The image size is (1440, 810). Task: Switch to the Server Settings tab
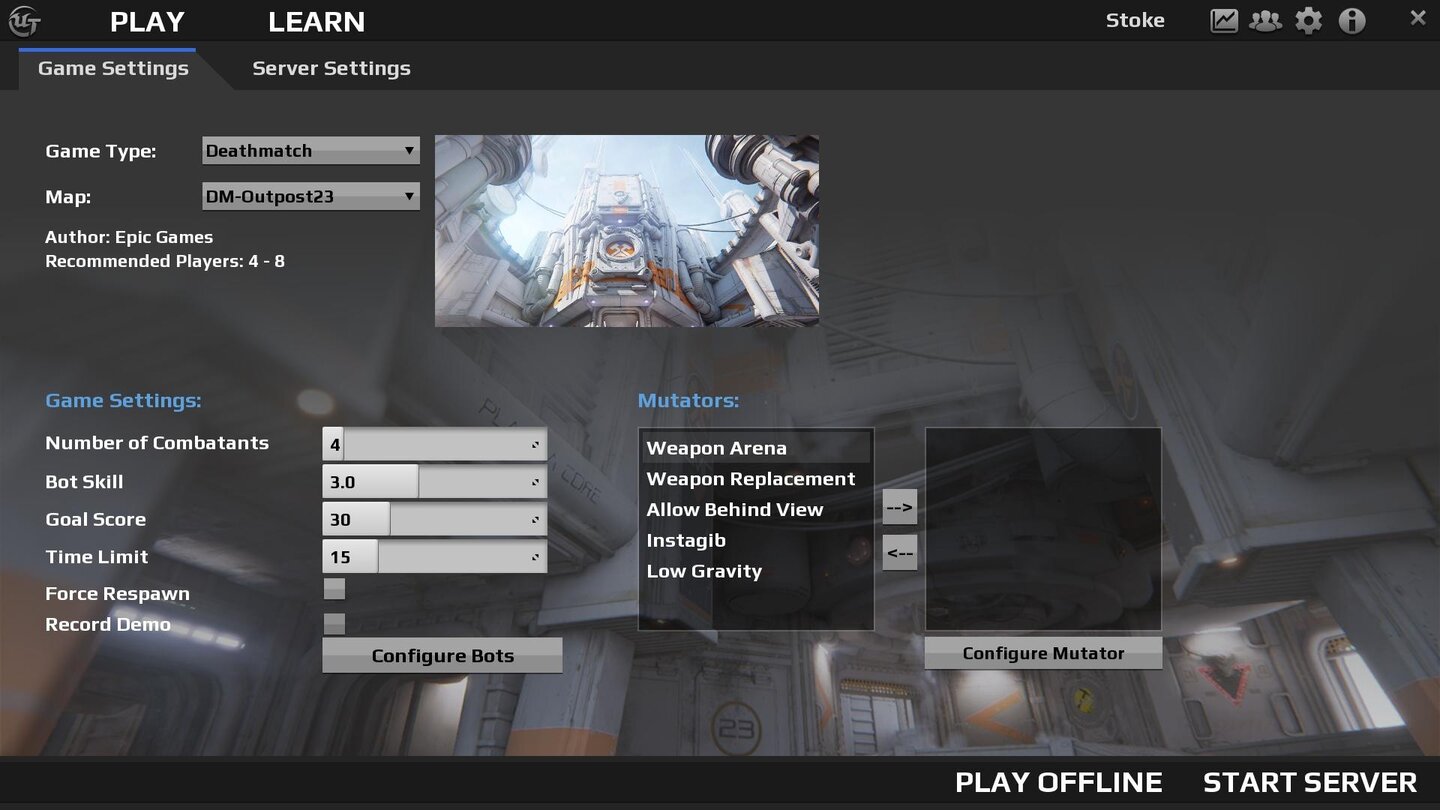click(331, 68)
